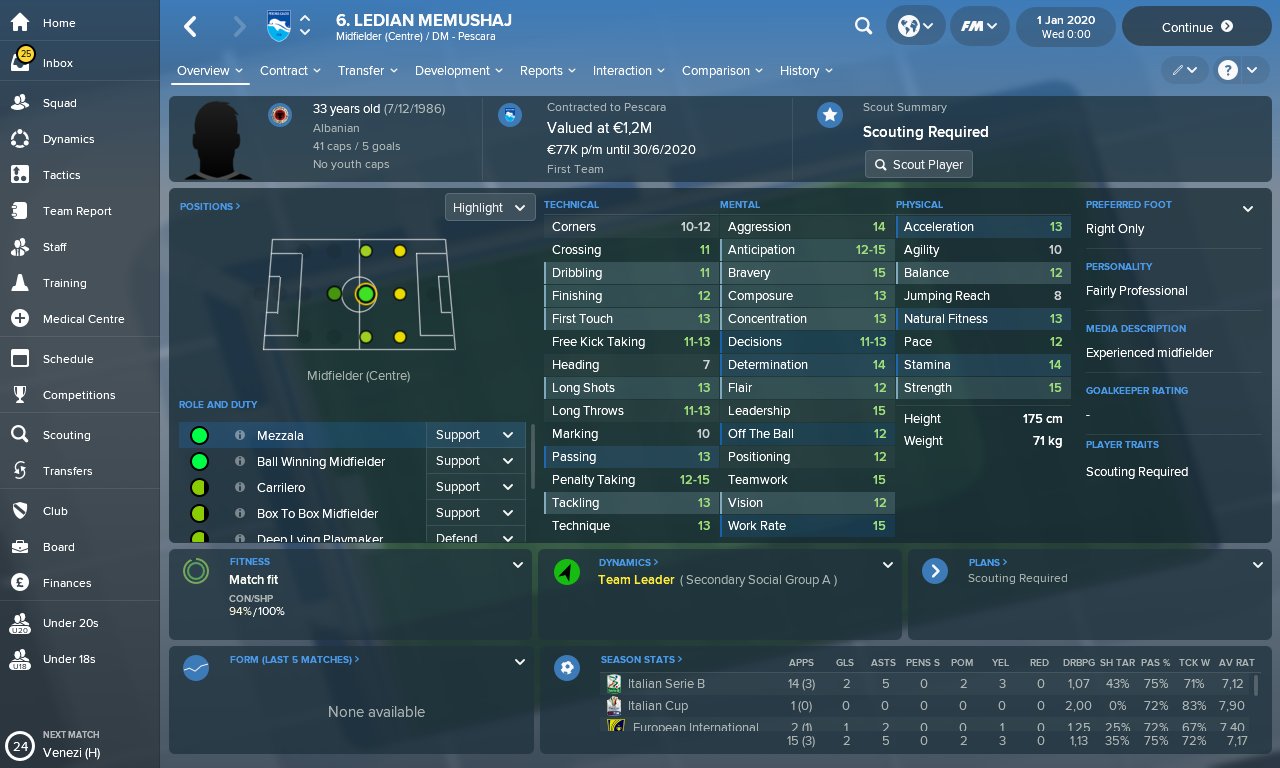
Task: Open the Transfers section
Action: pos(67,471)
